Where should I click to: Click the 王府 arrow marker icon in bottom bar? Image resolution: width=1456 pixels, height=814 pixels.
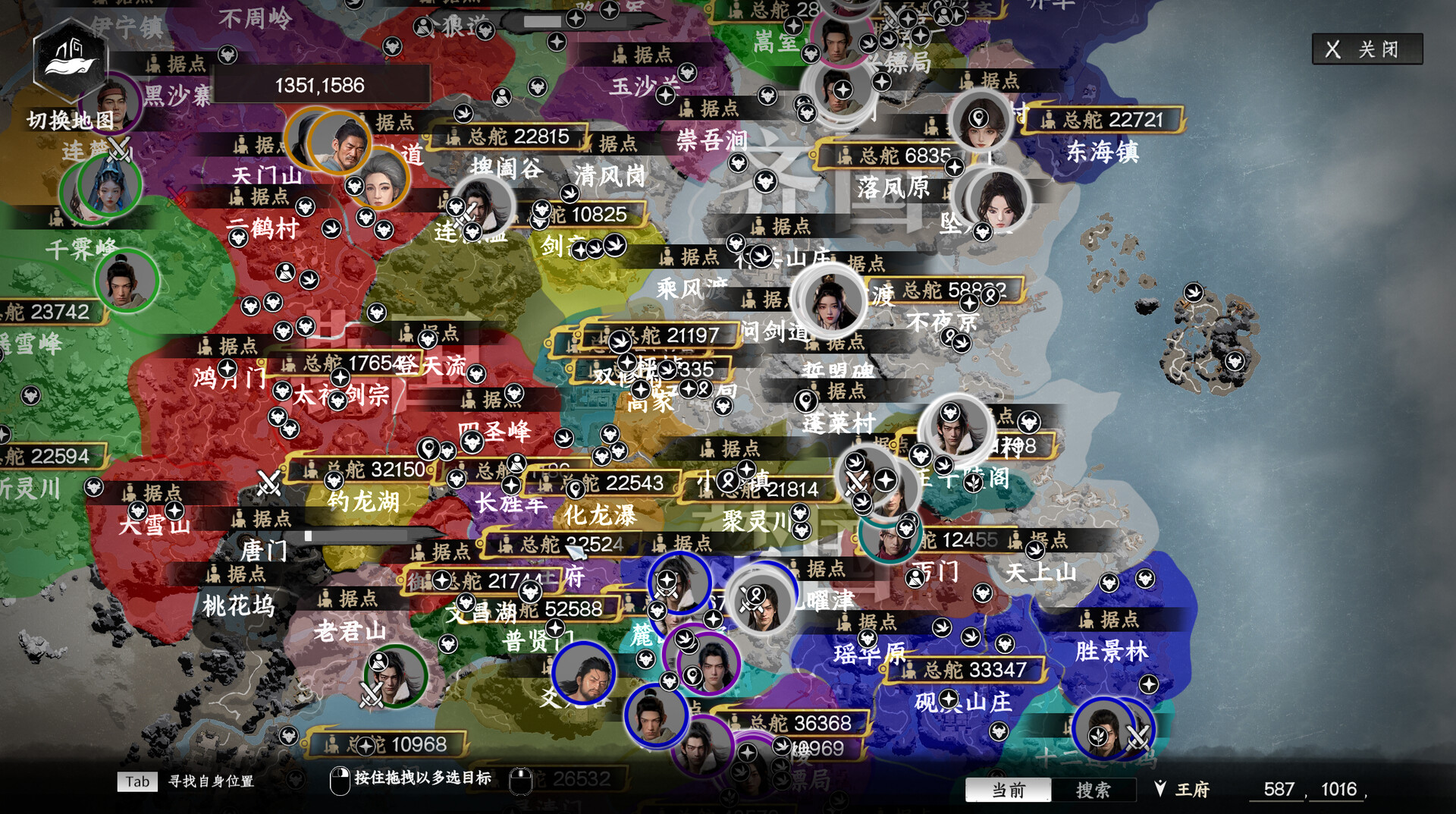click(1159, 789)
